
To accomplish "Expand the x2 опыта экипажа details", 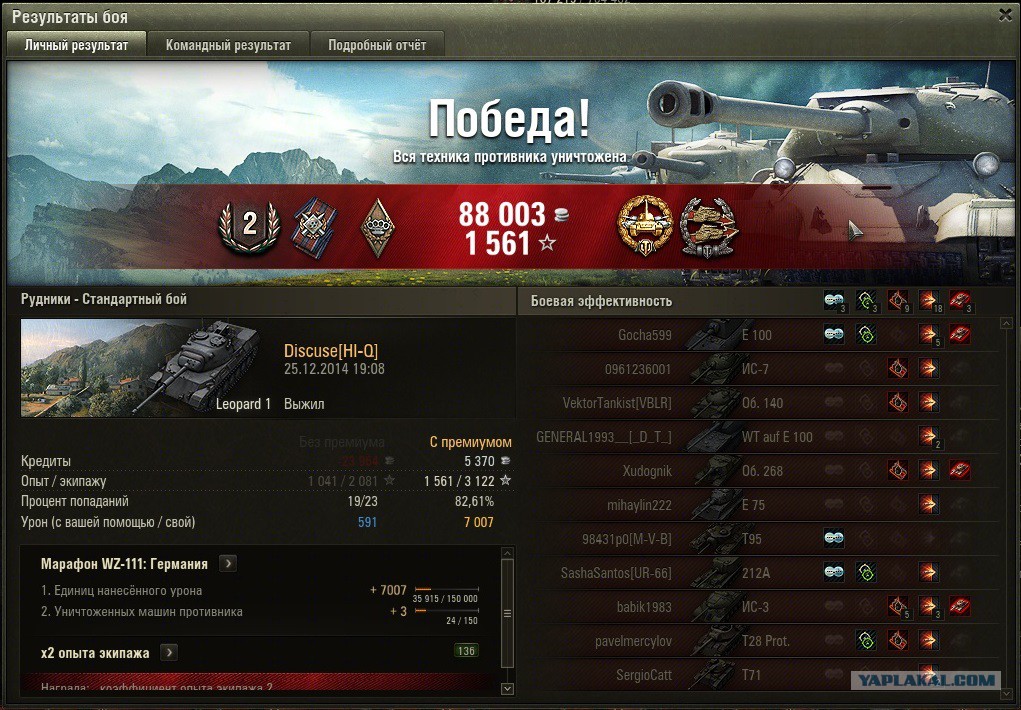I will pos(168,653).
